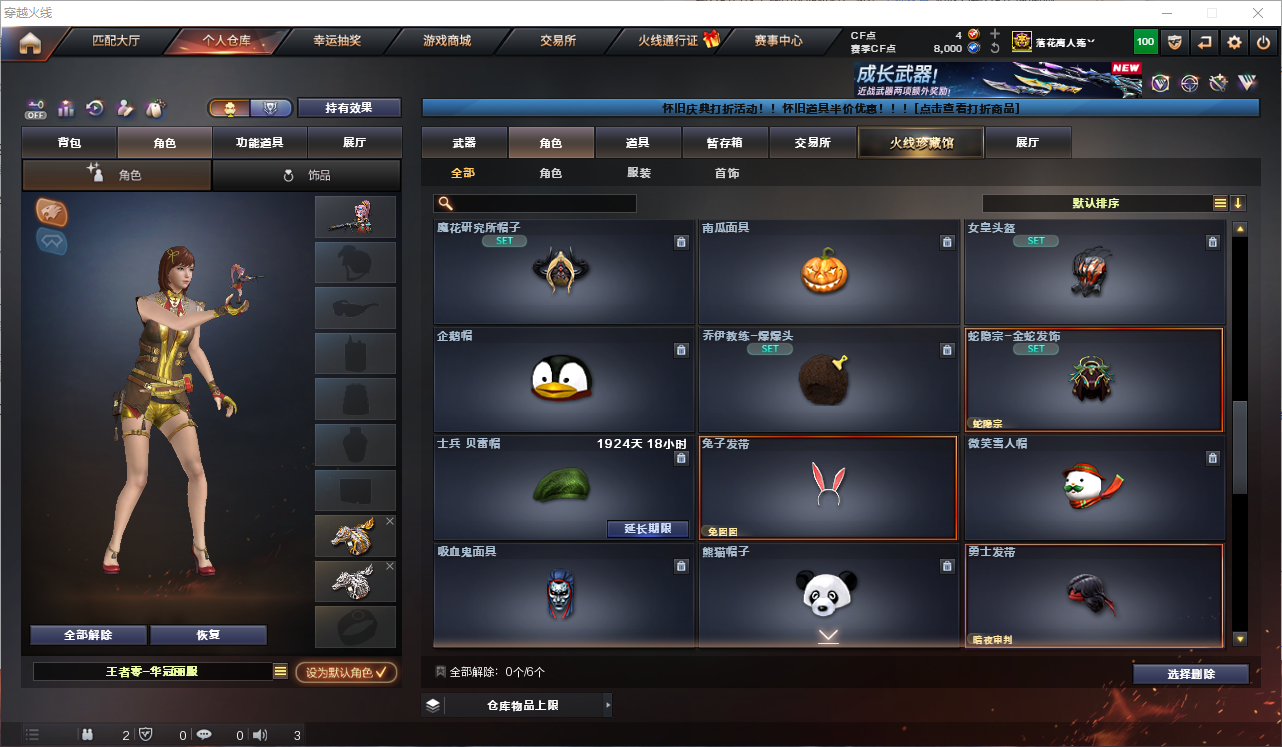Click the down chevron on the 熊猫帽子 card
The image size is (1282, 747).
(828, 634)
